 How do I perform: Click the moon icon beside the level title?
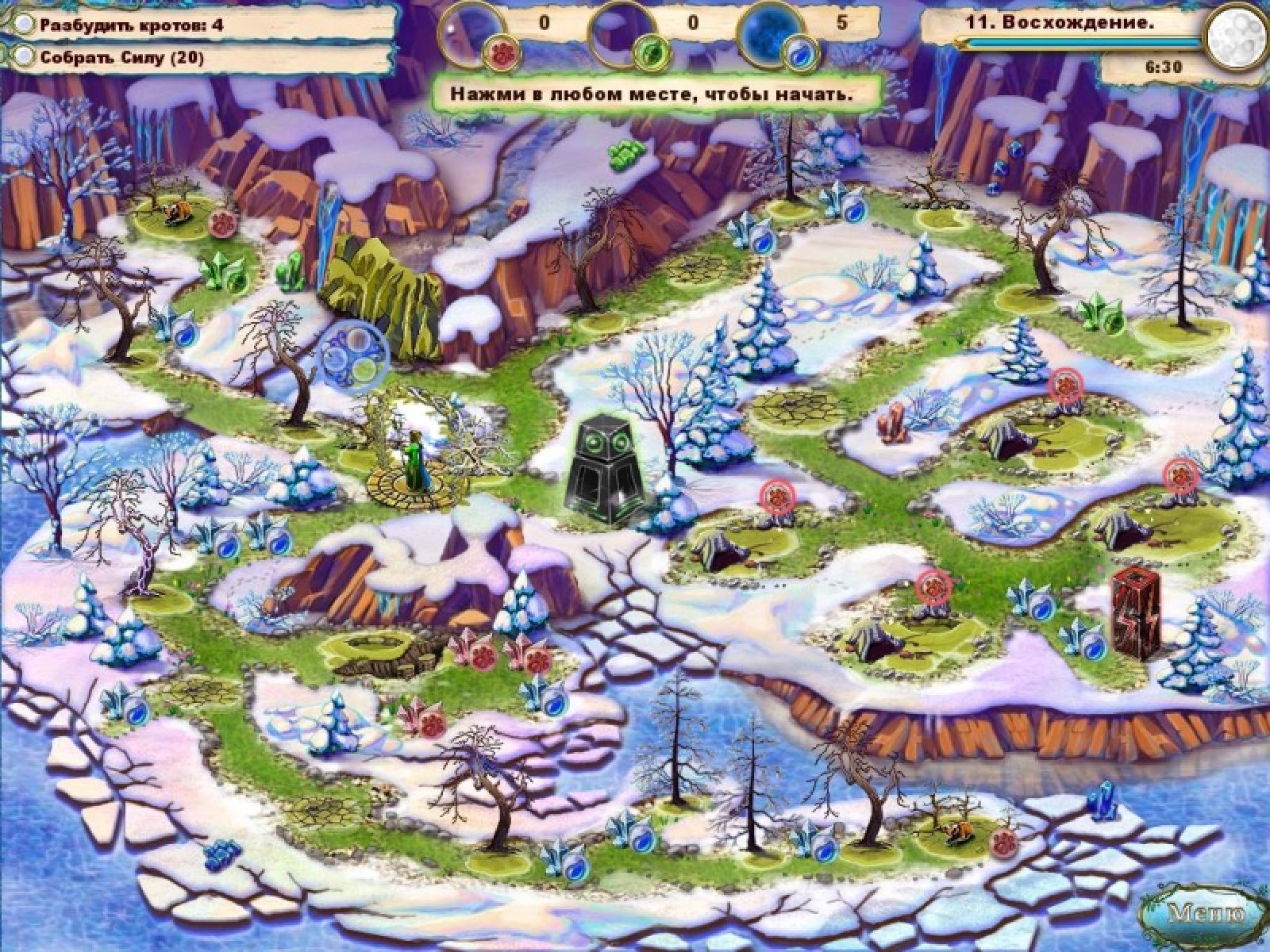(x=1233, y=34)
